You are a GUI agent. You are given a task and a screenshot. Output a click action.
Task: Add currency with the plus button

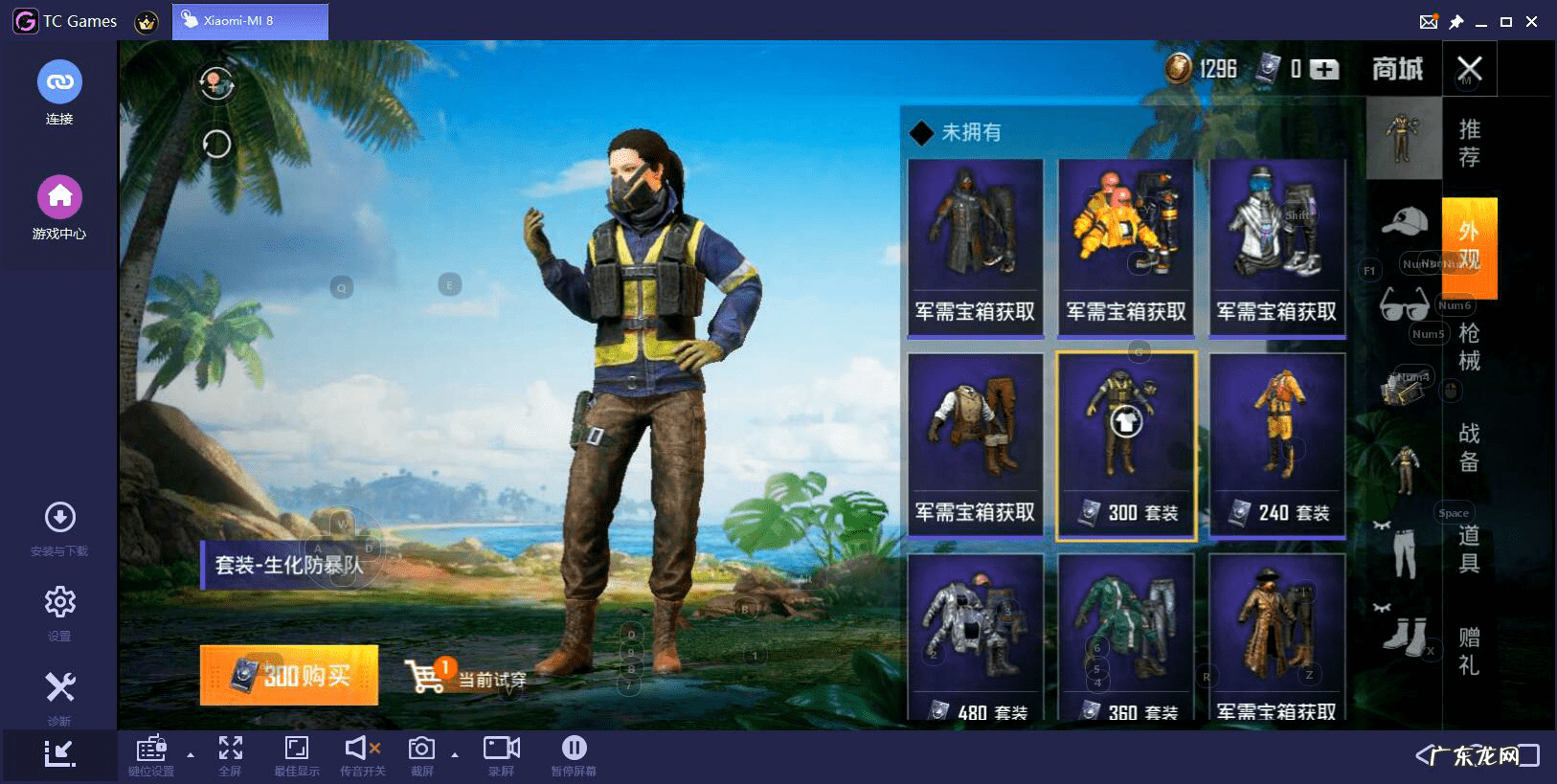coord(1324,69)
